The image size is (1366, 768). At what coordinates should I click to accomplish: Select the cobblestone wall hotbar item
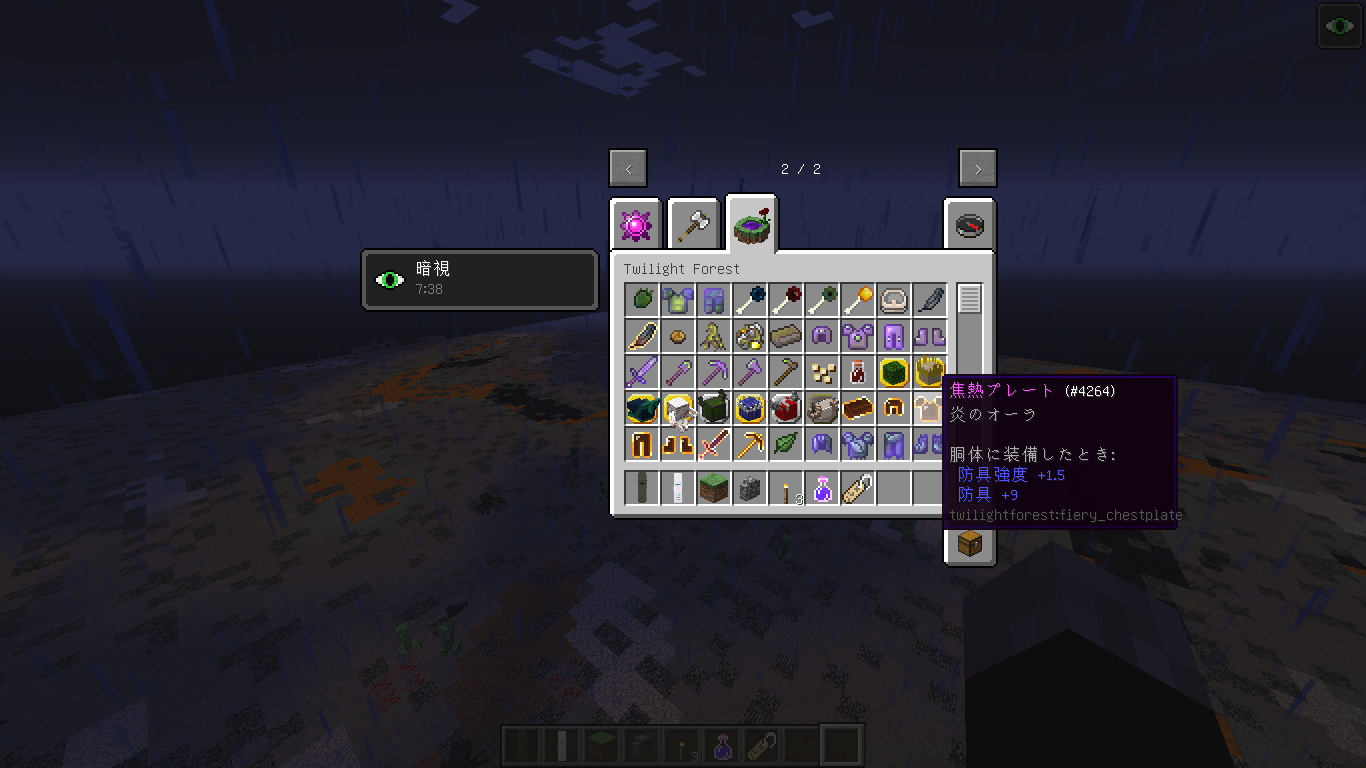[x=749, y=489]
